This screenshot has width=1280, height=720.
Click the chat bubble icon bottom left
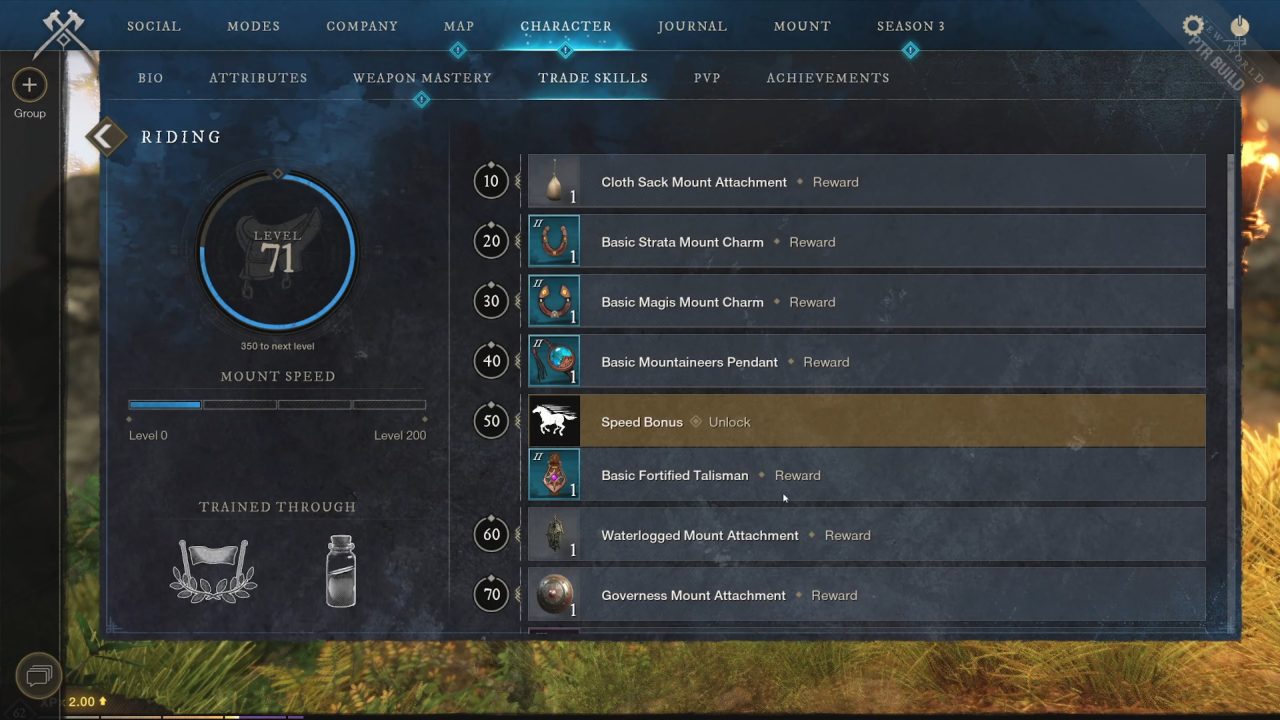pyautogui.click(x=38, y=676)
